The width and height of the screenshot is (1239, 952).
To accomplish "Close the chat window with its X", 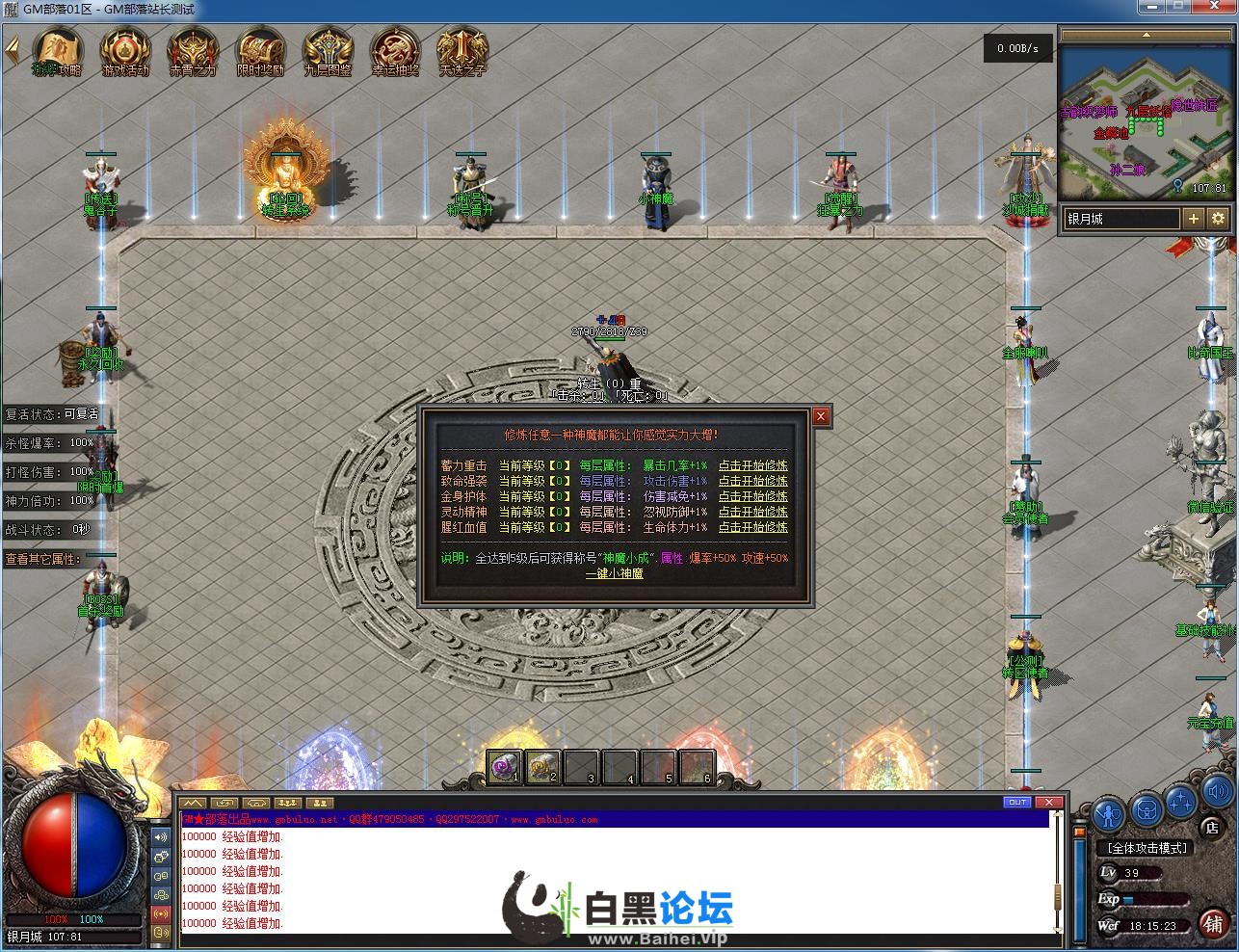I will click(x=1048, y=802).
